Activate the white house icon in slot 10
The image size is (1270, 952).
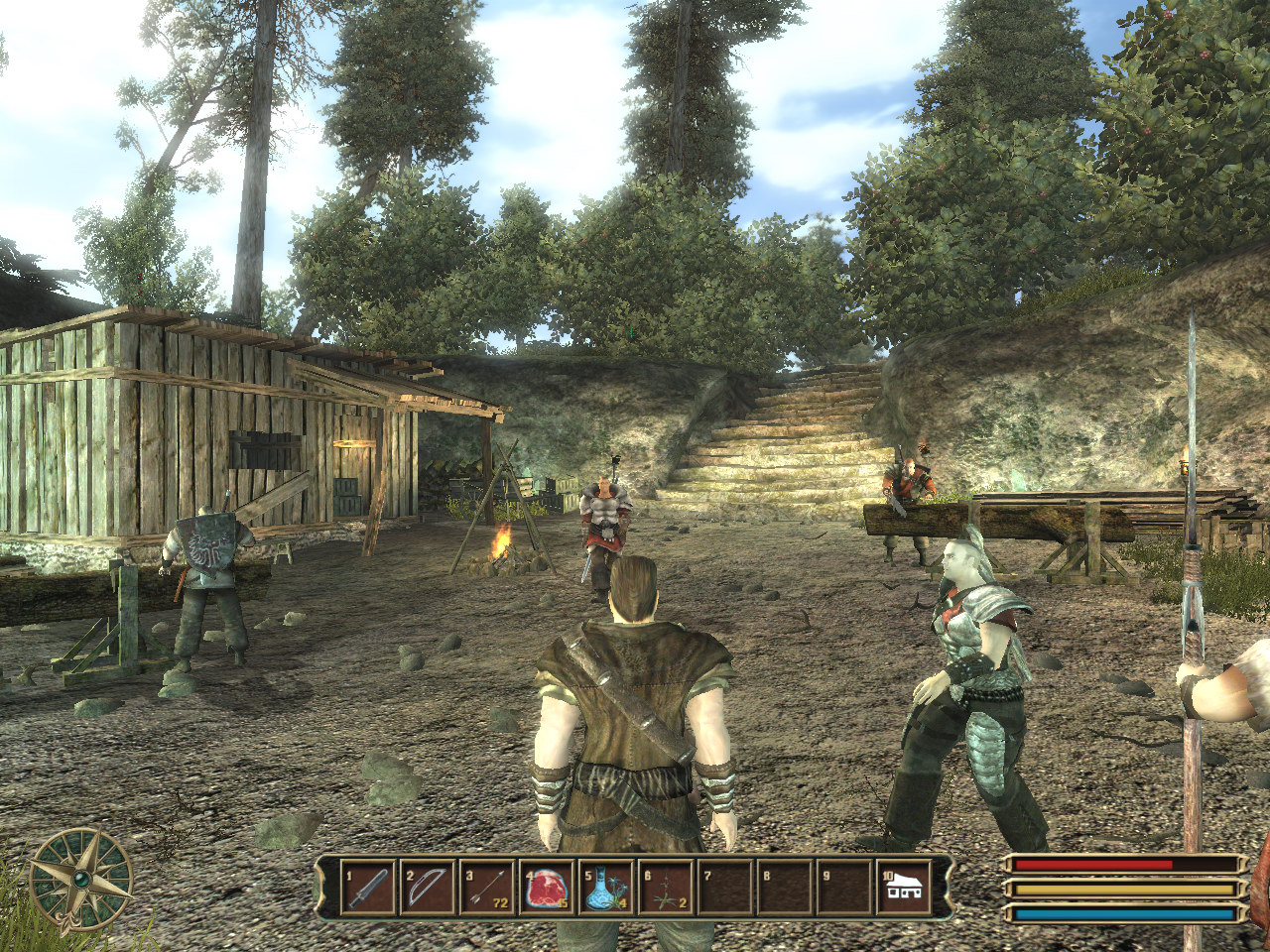coord(904,887)
